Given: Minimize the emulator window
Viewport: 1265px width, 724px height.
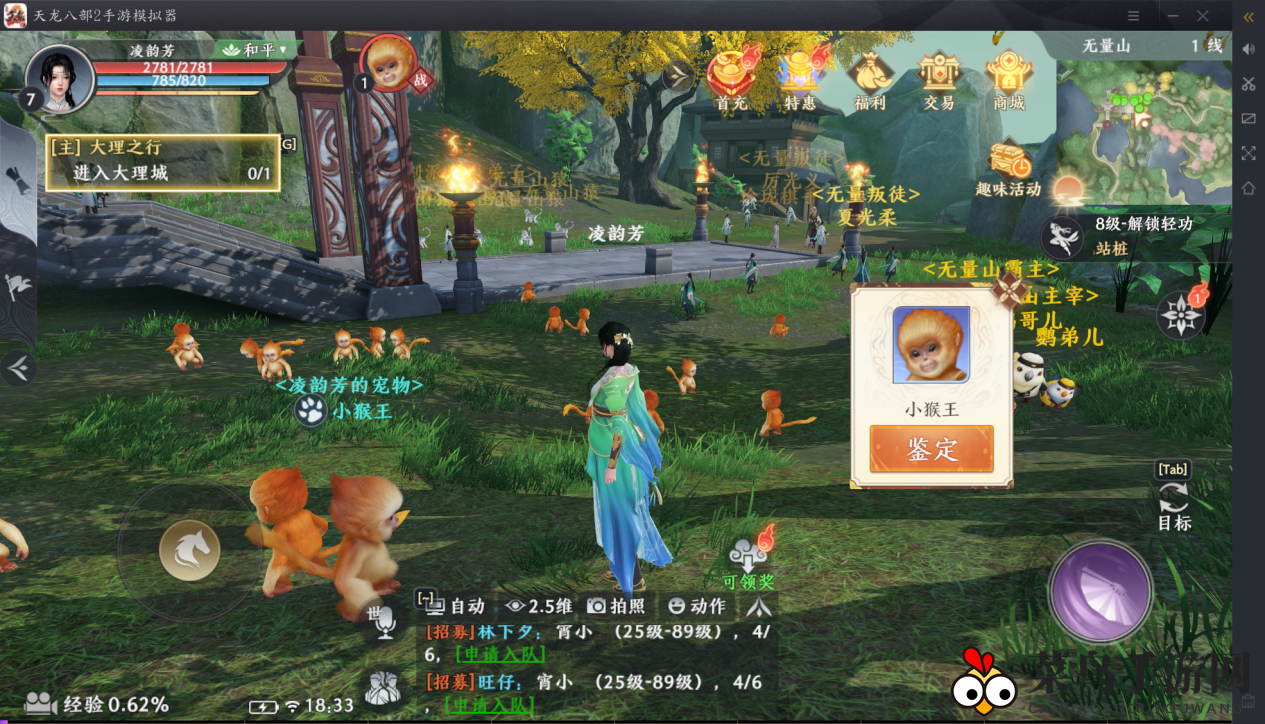Looking at the screenshot, I should coord(1168,16).
